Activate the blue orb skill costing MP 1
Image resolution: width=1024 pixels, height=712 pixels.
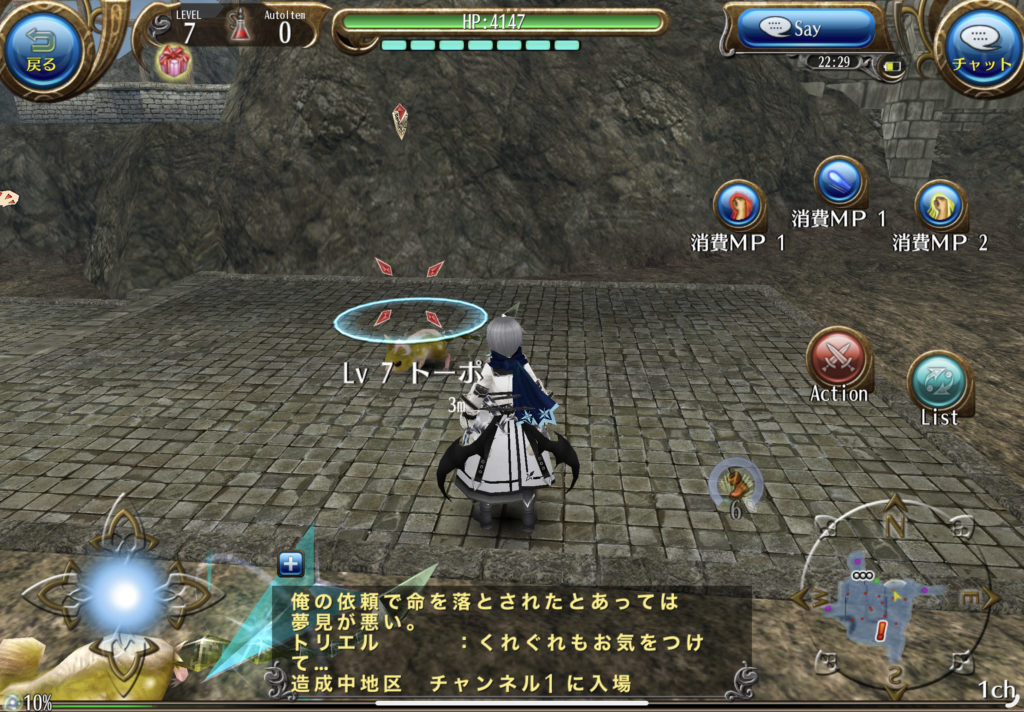(x=839, y=183)
